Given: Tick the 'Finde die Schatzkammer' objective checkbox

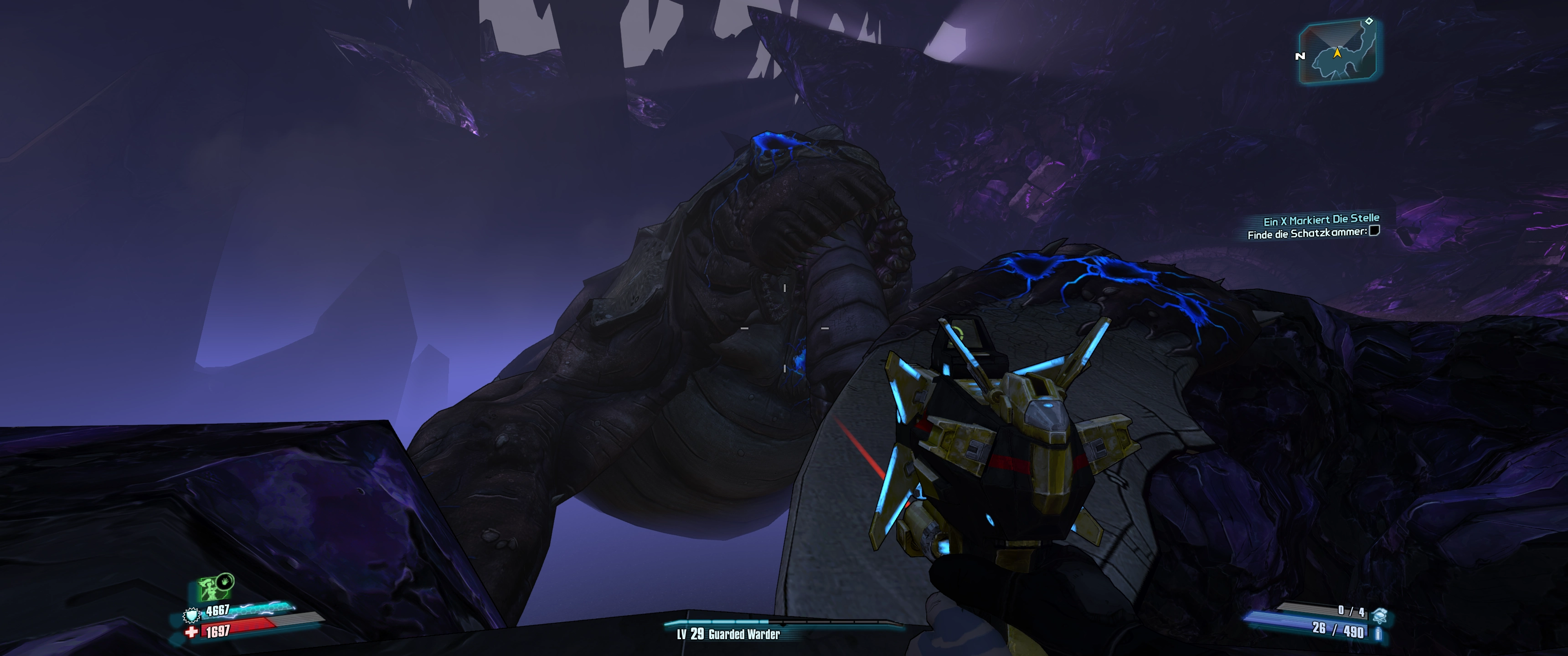Looking at the screenshot, I should (x=1374, y=231).
